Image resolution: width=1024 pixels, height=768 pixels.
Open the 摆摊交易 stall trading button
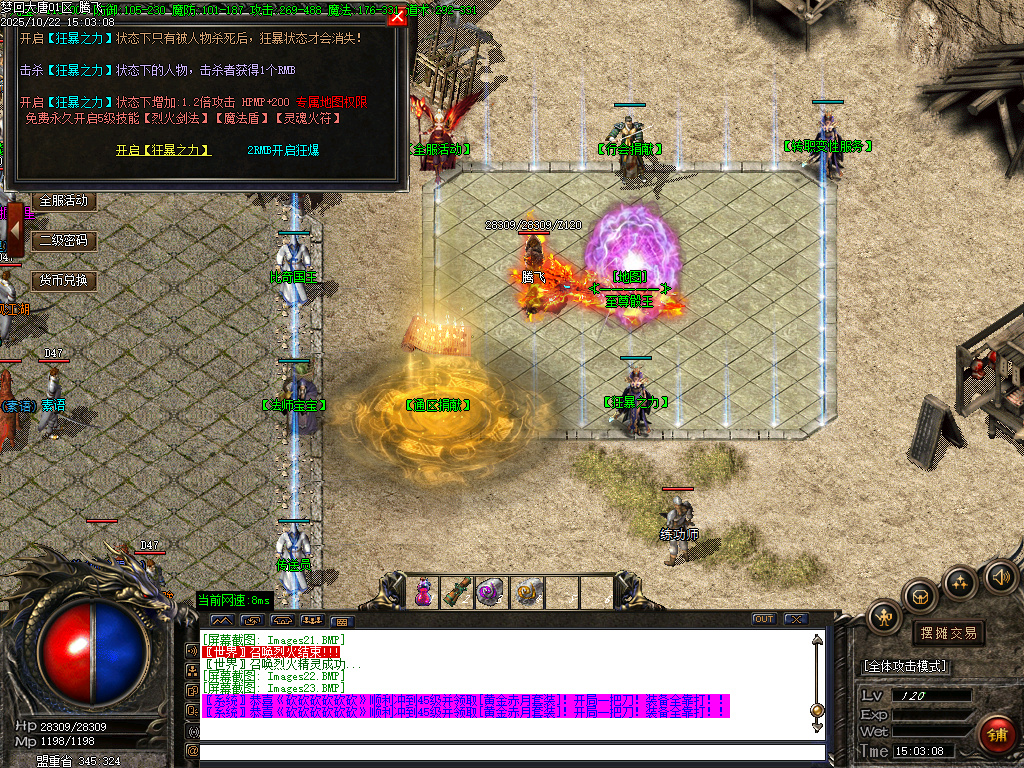click(x=948, y=633)
